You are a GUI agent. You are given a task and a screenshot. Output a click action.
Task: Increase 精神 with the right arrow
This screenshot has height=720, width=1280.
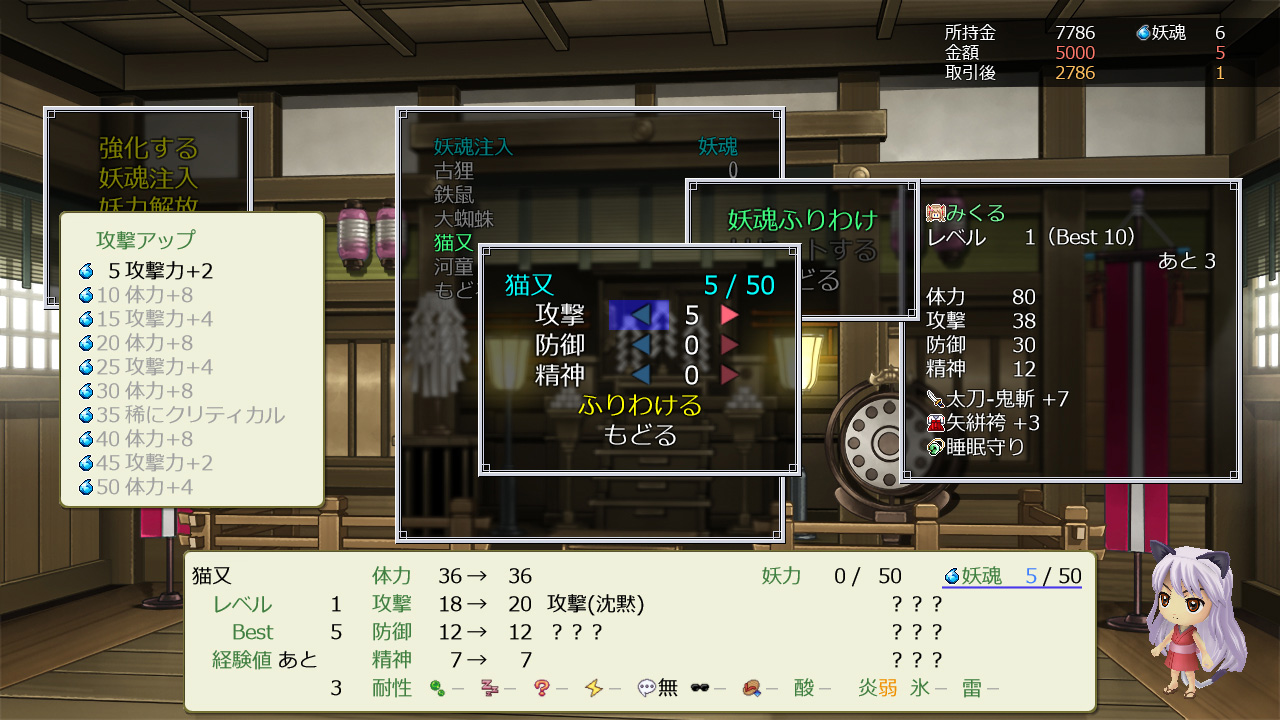point(730,375)
